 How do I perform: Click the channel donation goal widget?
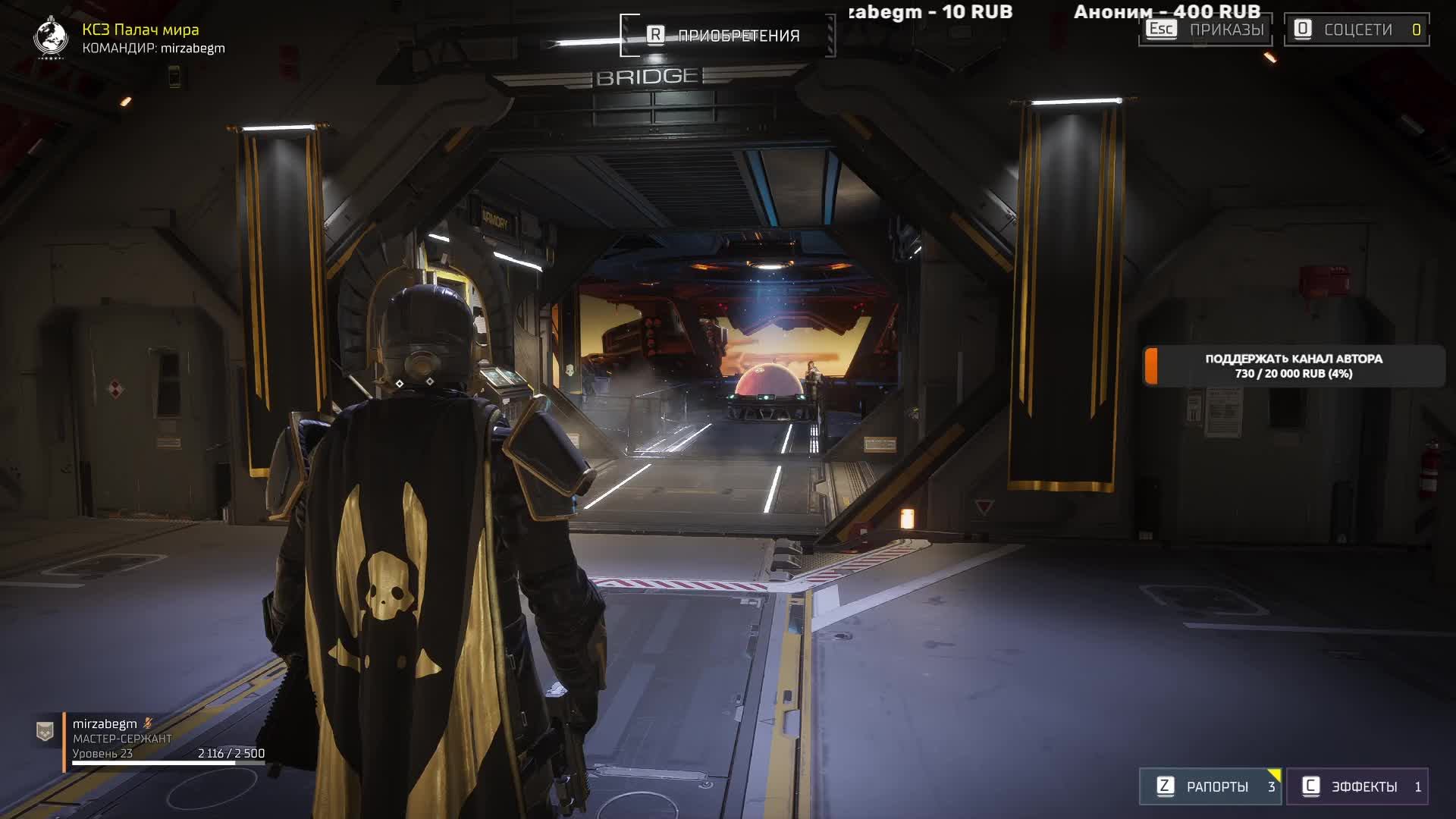click(x=1293, y=366)
